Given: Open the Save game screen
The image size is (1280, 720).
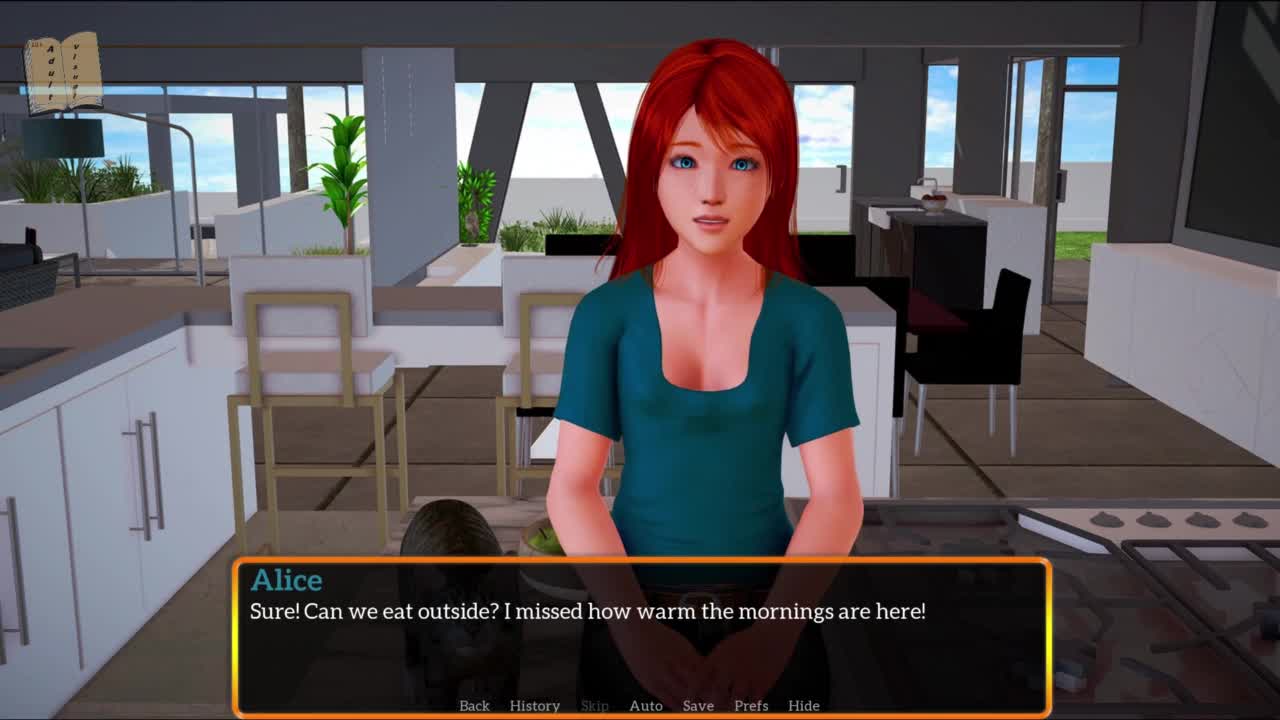Looking at the screenshot, I should (x=698, y=705).
